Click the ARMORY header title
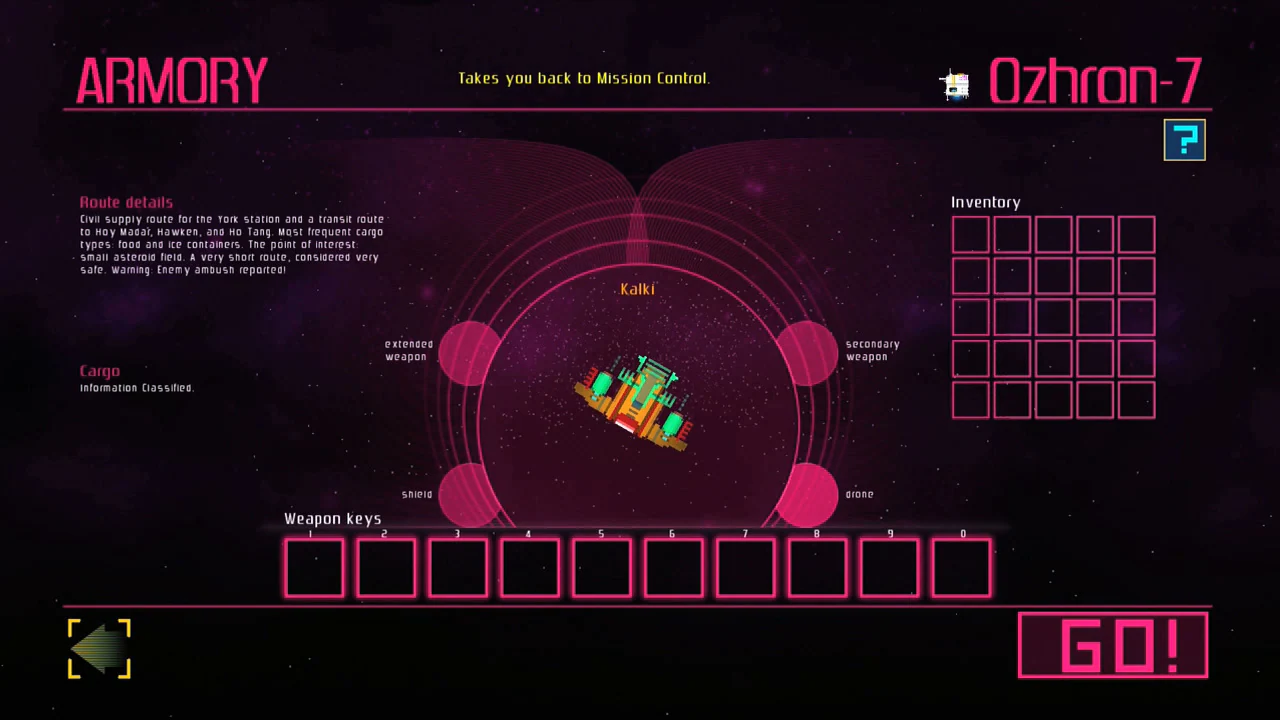 coord(171,81)
